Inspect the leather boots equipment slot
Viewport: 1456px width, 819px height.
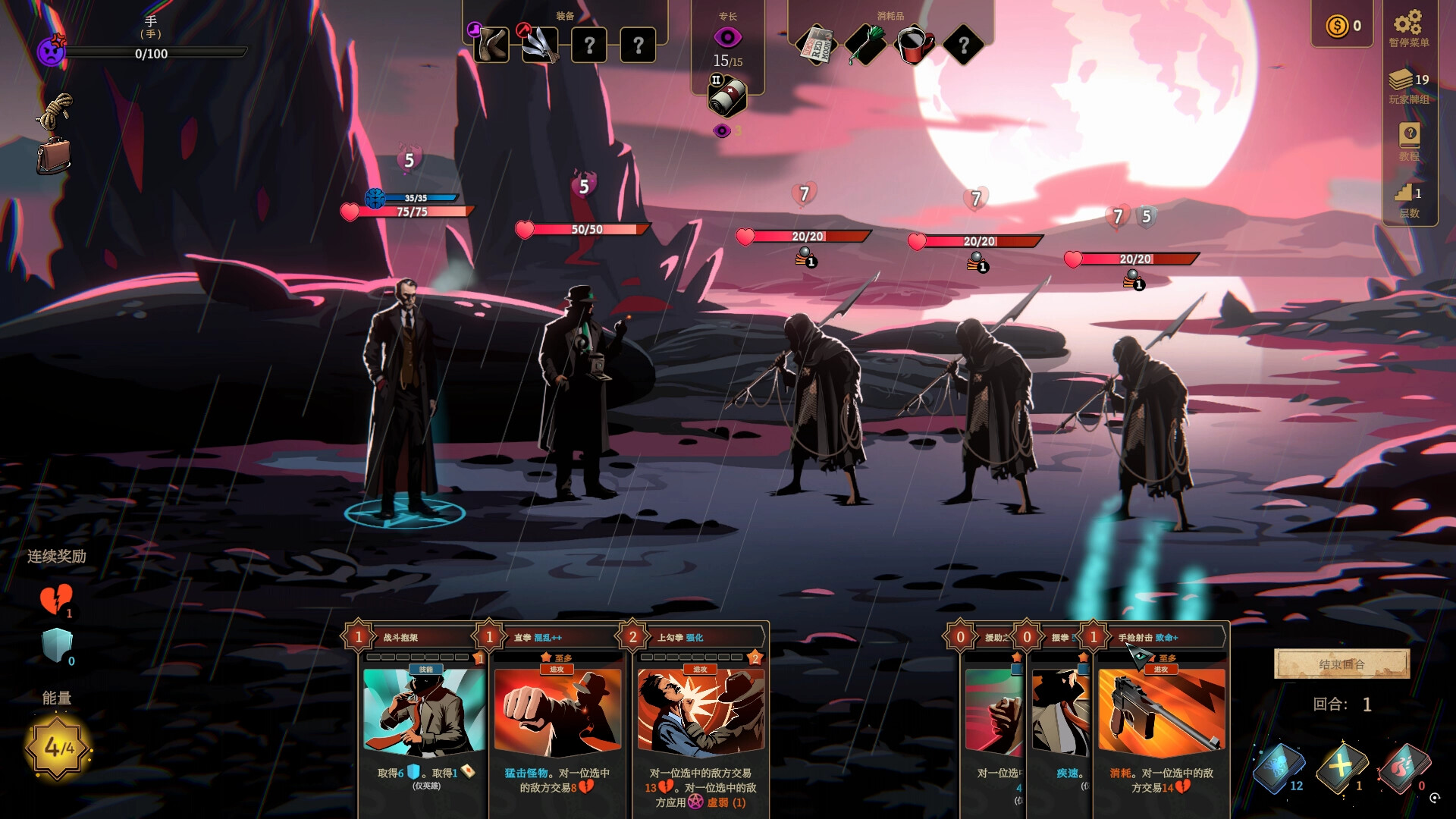(x=491, y=45)
